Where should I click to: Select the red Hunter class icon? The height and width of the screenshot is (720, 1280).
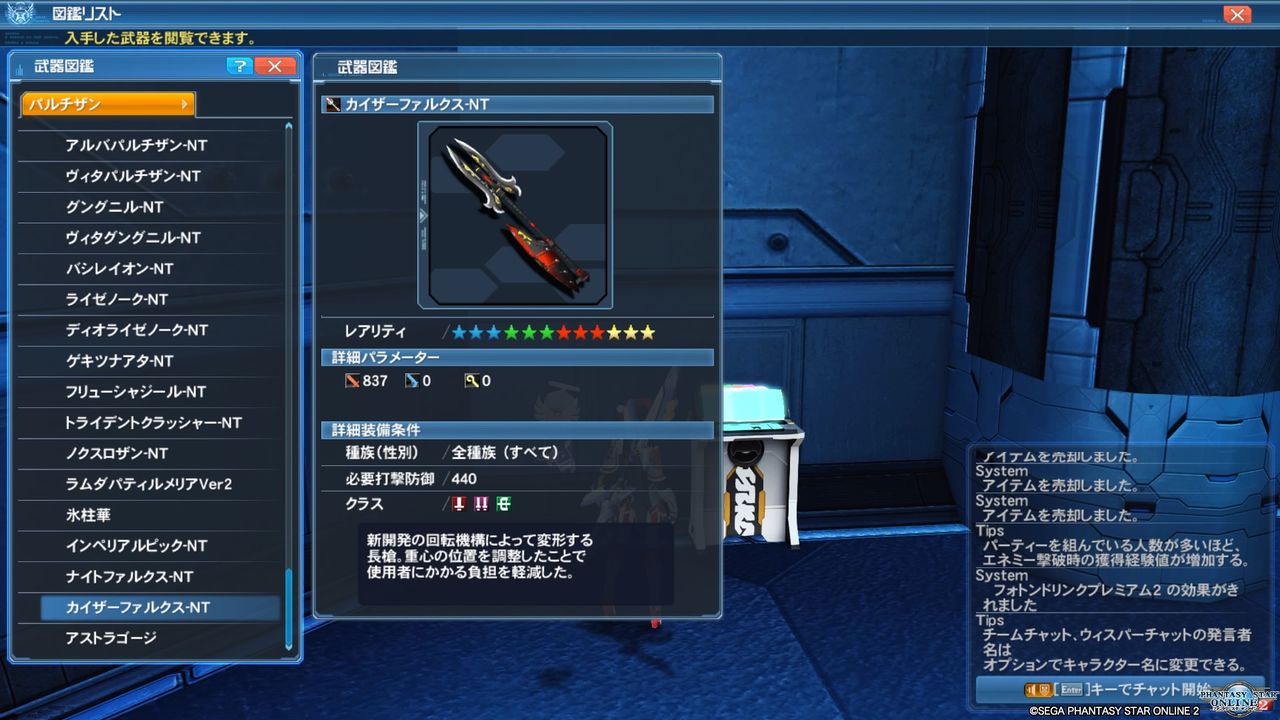(458, 505)
